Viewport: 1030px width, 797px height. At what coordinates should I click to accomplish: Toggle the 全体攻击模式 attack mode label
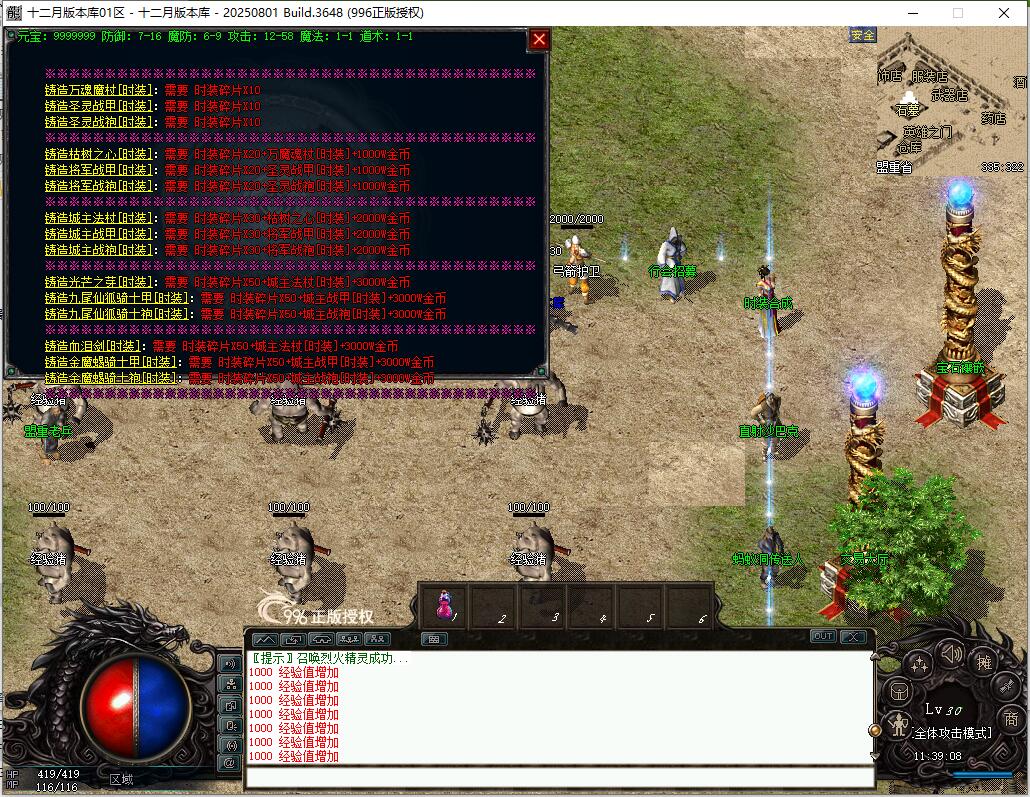952,733
